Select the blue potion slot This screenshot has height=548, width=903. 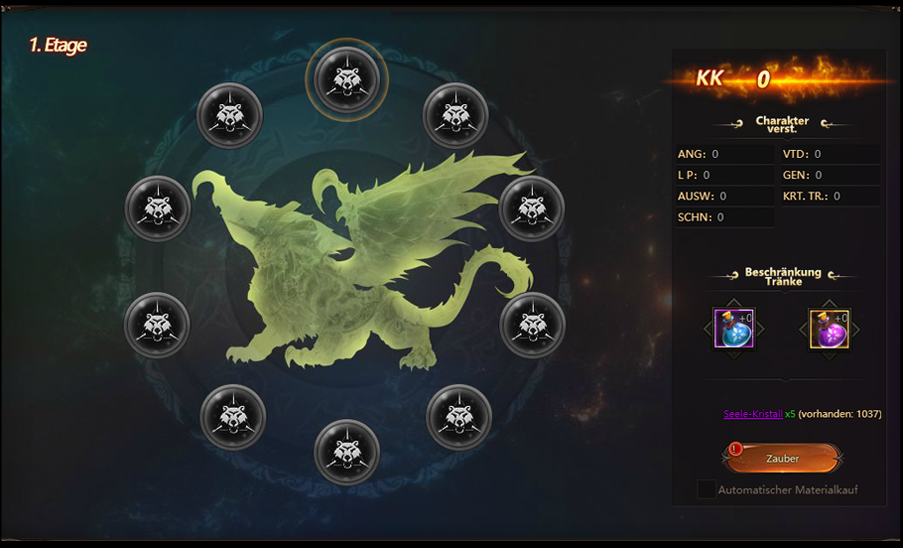click(733, 329)
